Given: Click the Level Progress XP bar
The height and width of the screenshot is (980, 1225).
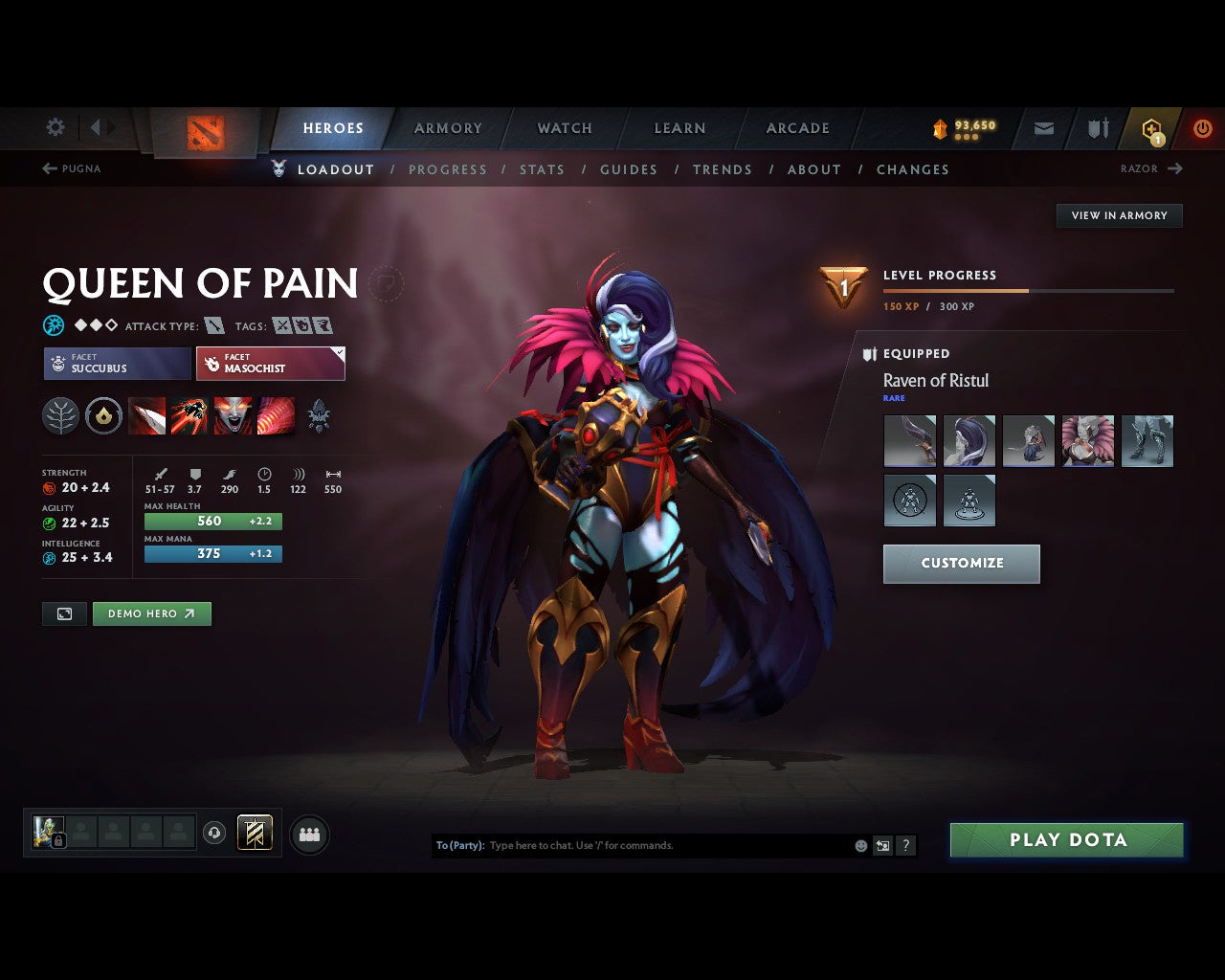Looking at the screenshot, I should (1029, 291).
